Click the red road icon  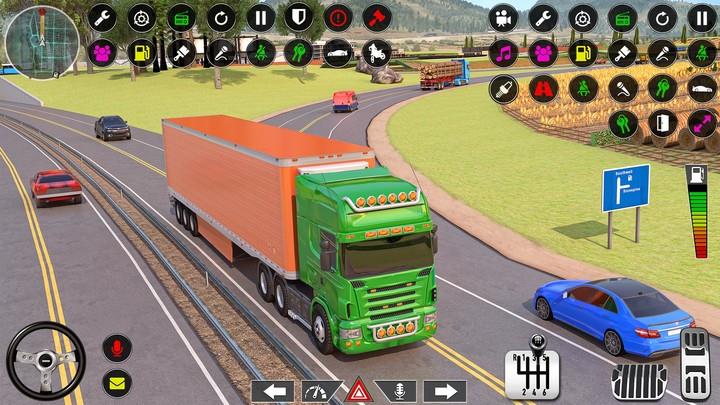[544, 87]
